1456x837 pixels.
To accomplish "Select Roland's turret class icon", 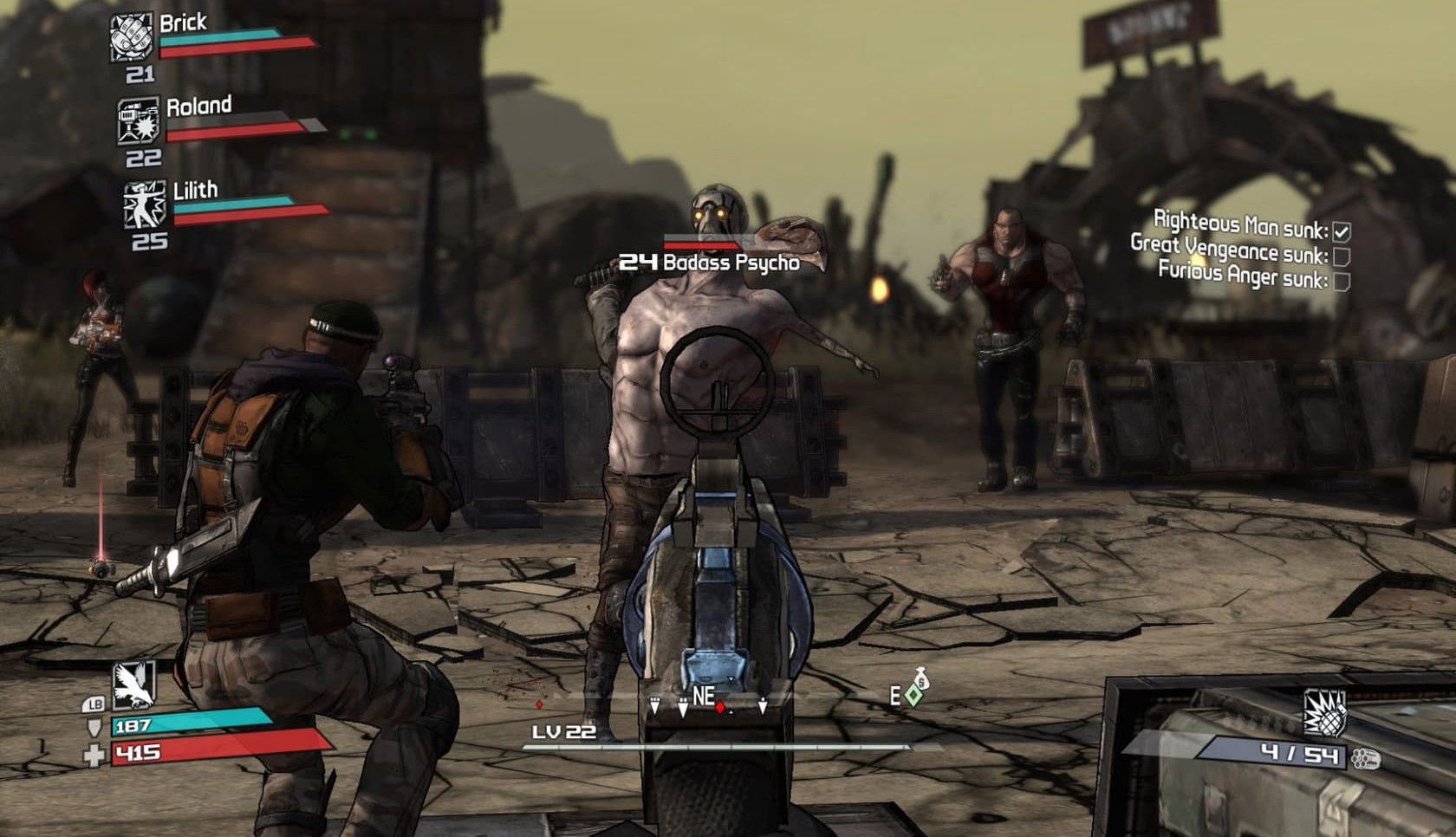I will tap(139, 121).
